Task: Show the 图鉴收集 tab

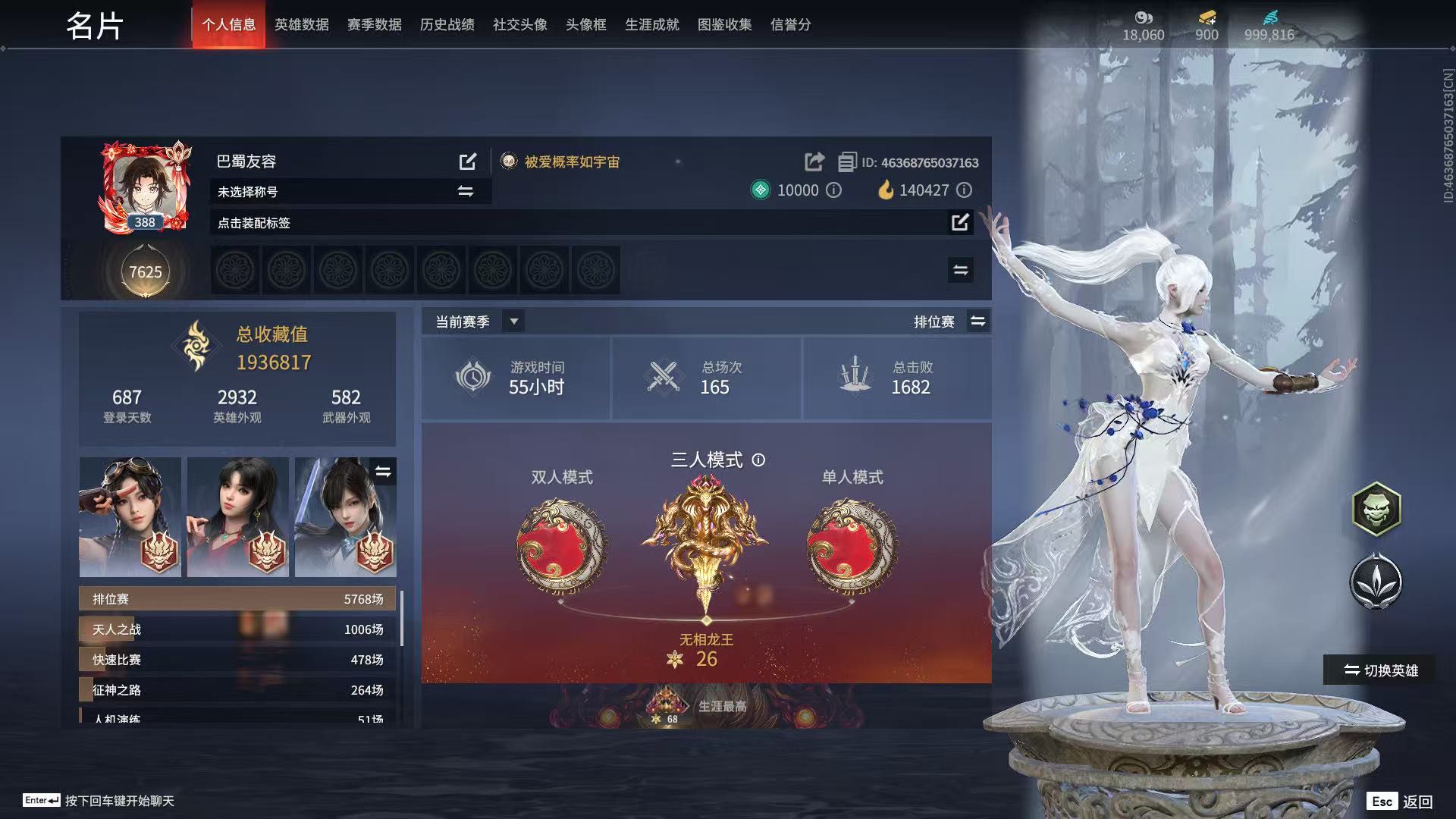Action: click(x=724, y=25)
